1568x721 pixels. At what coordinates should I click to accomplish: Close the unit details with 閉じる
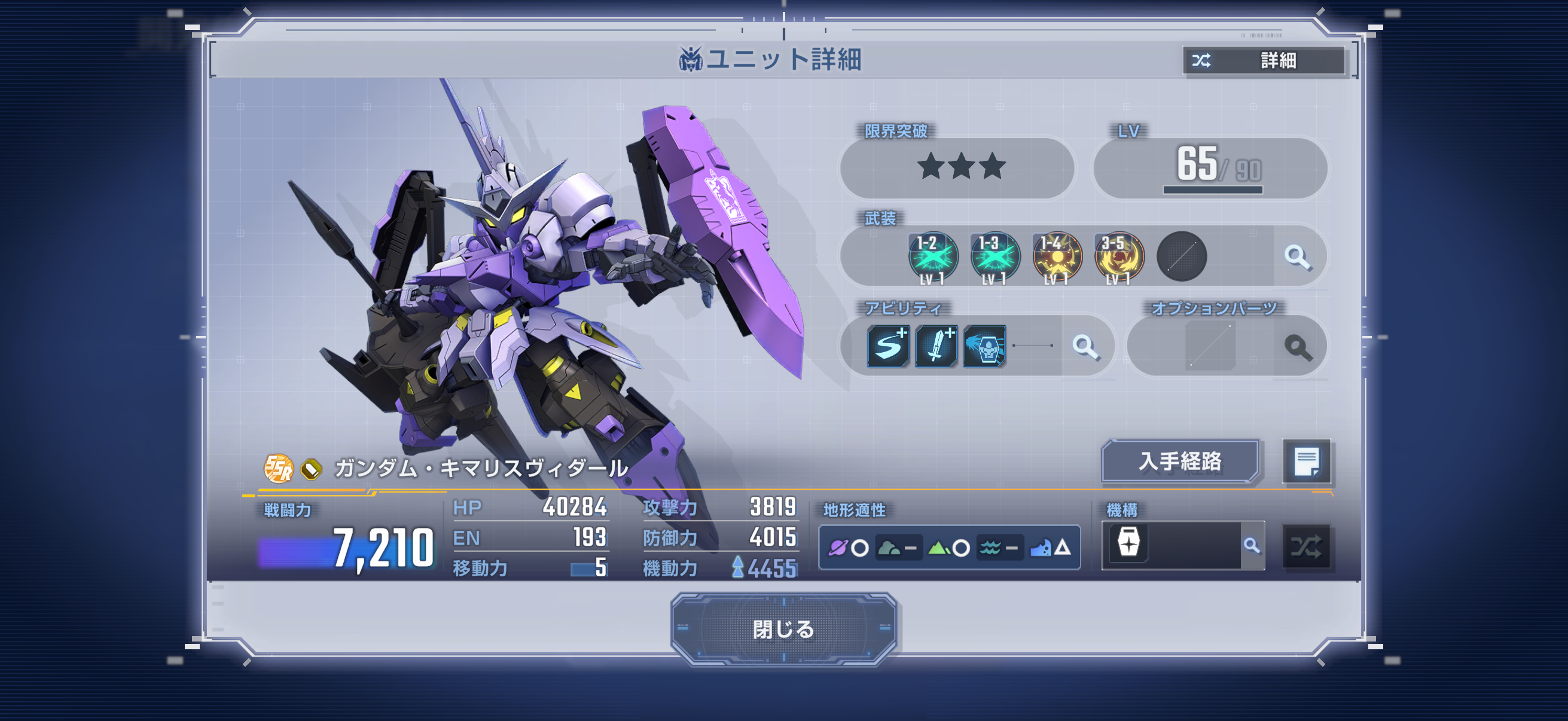click(x=783, y=628)
